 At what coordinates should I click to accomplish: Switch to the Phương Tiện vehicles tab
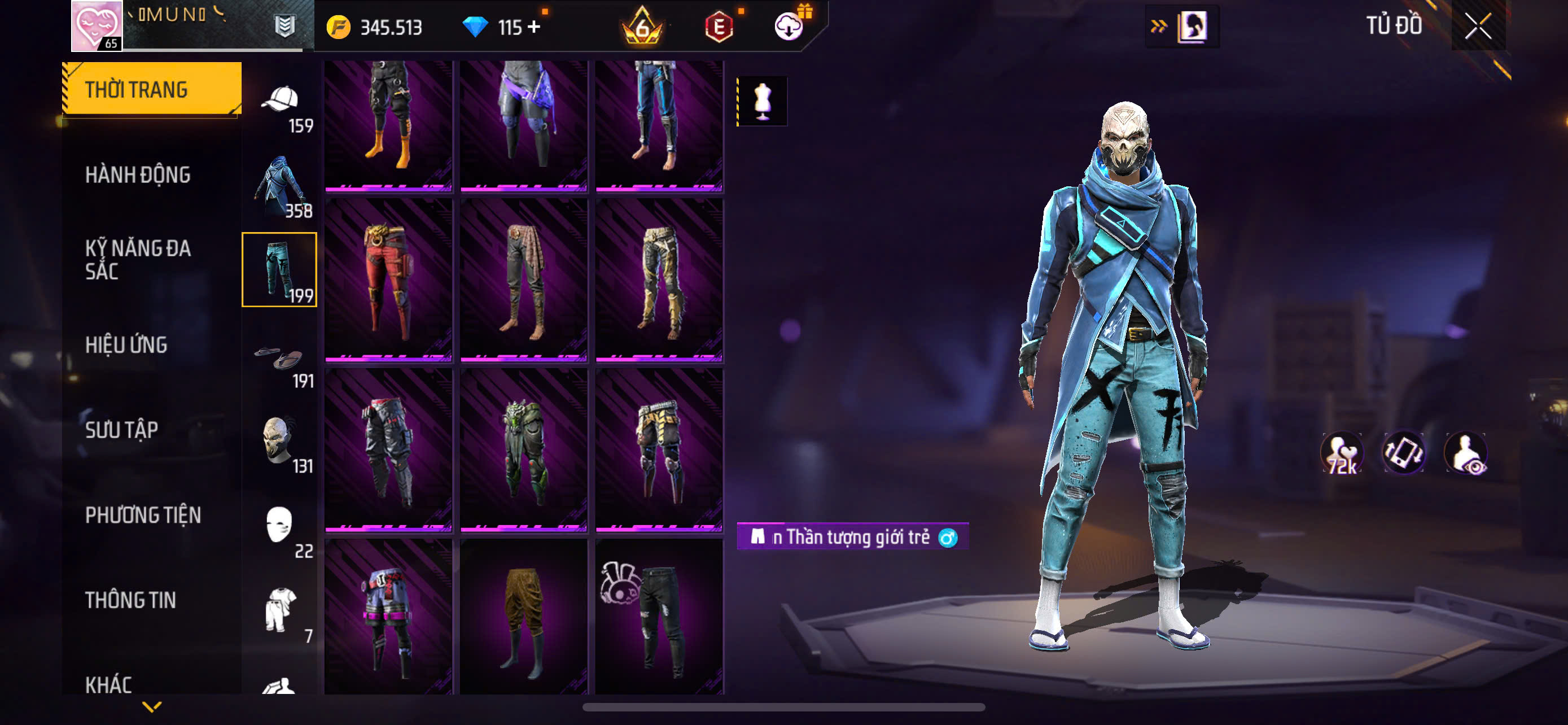[x=143, y=515]
